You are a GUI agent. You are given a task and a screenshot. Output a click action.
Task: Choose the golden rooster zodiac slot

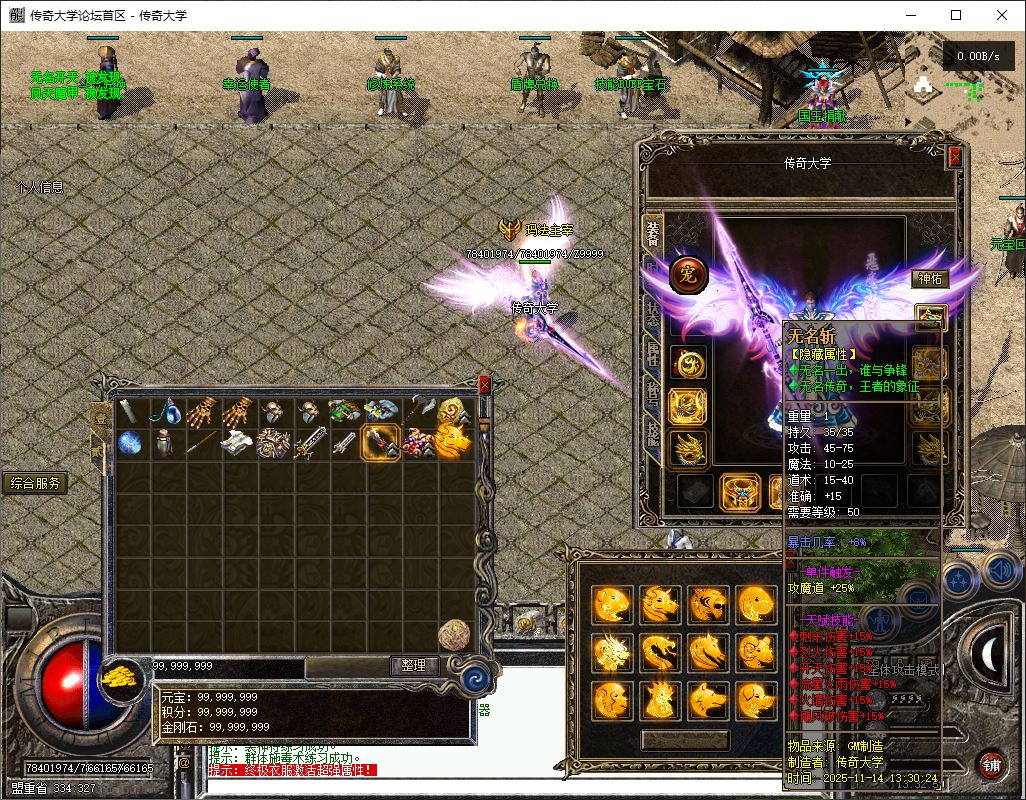pyautogui.click(x=659, y=698)
